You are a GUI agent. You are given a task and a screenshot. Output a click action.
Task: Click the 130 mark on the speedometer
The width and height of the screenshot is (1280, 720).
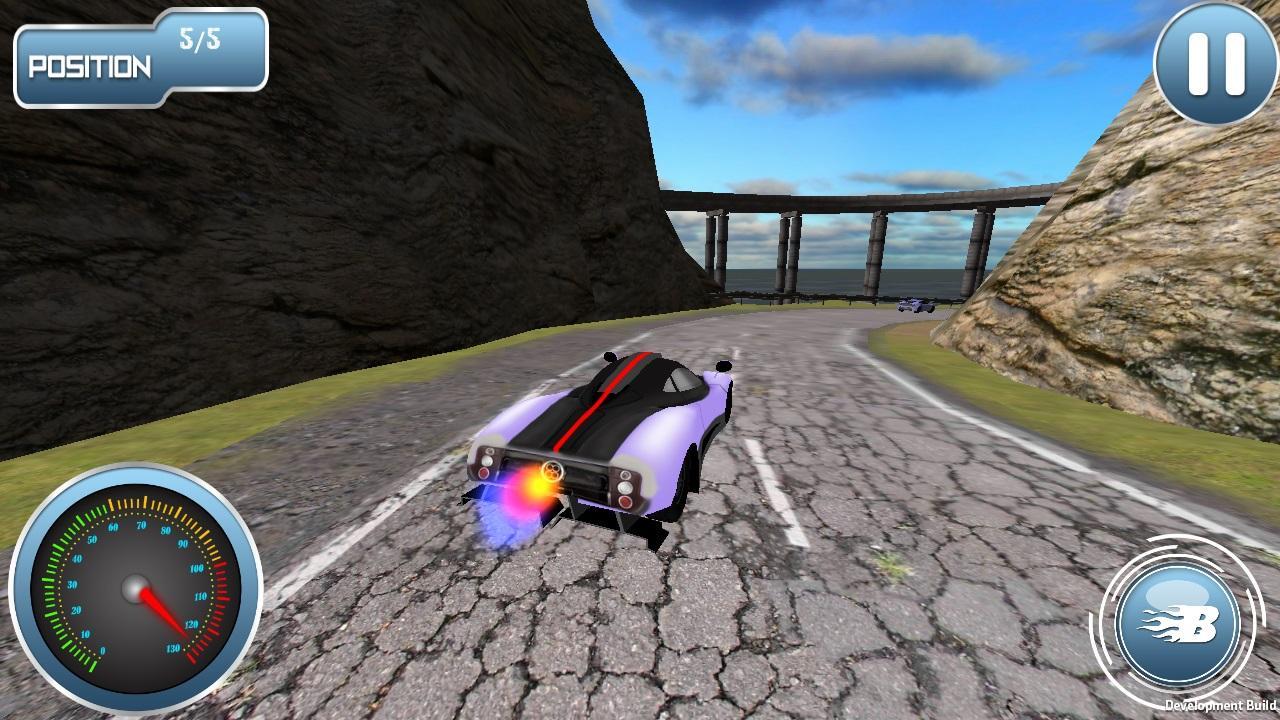(174, 647)
